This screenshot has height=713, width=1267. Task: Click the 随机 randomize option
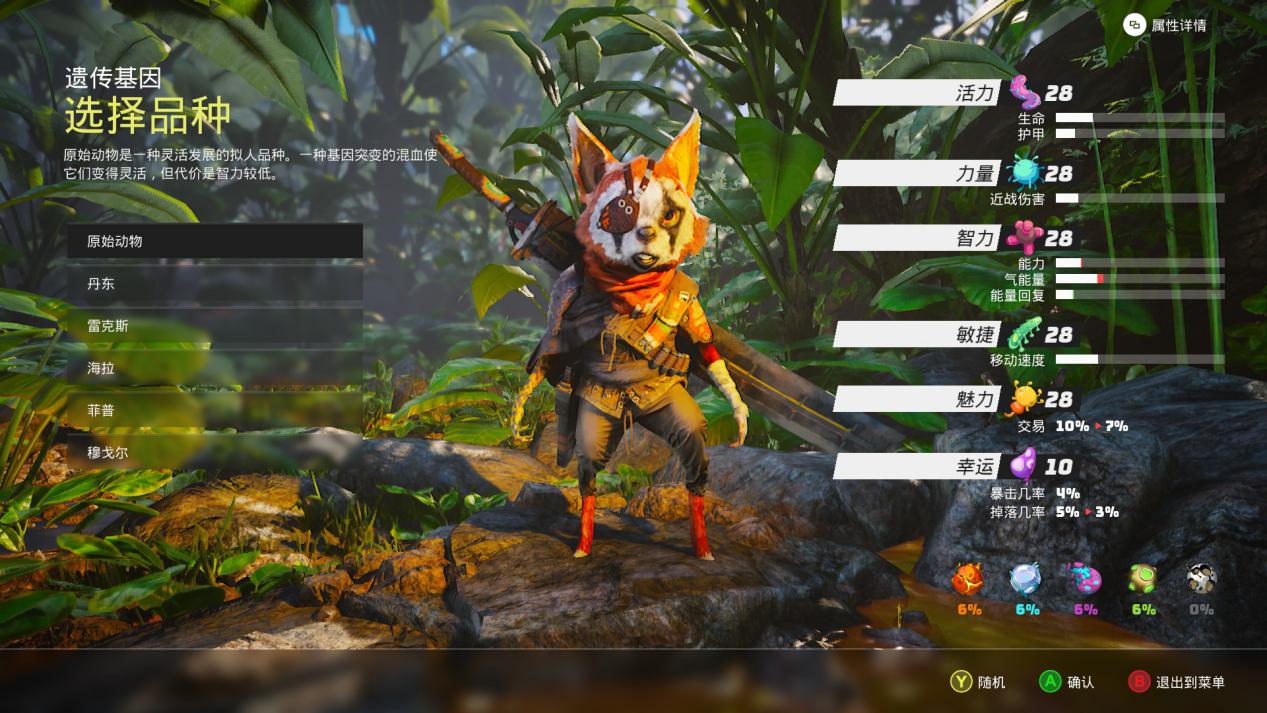[x=978, y=682]
